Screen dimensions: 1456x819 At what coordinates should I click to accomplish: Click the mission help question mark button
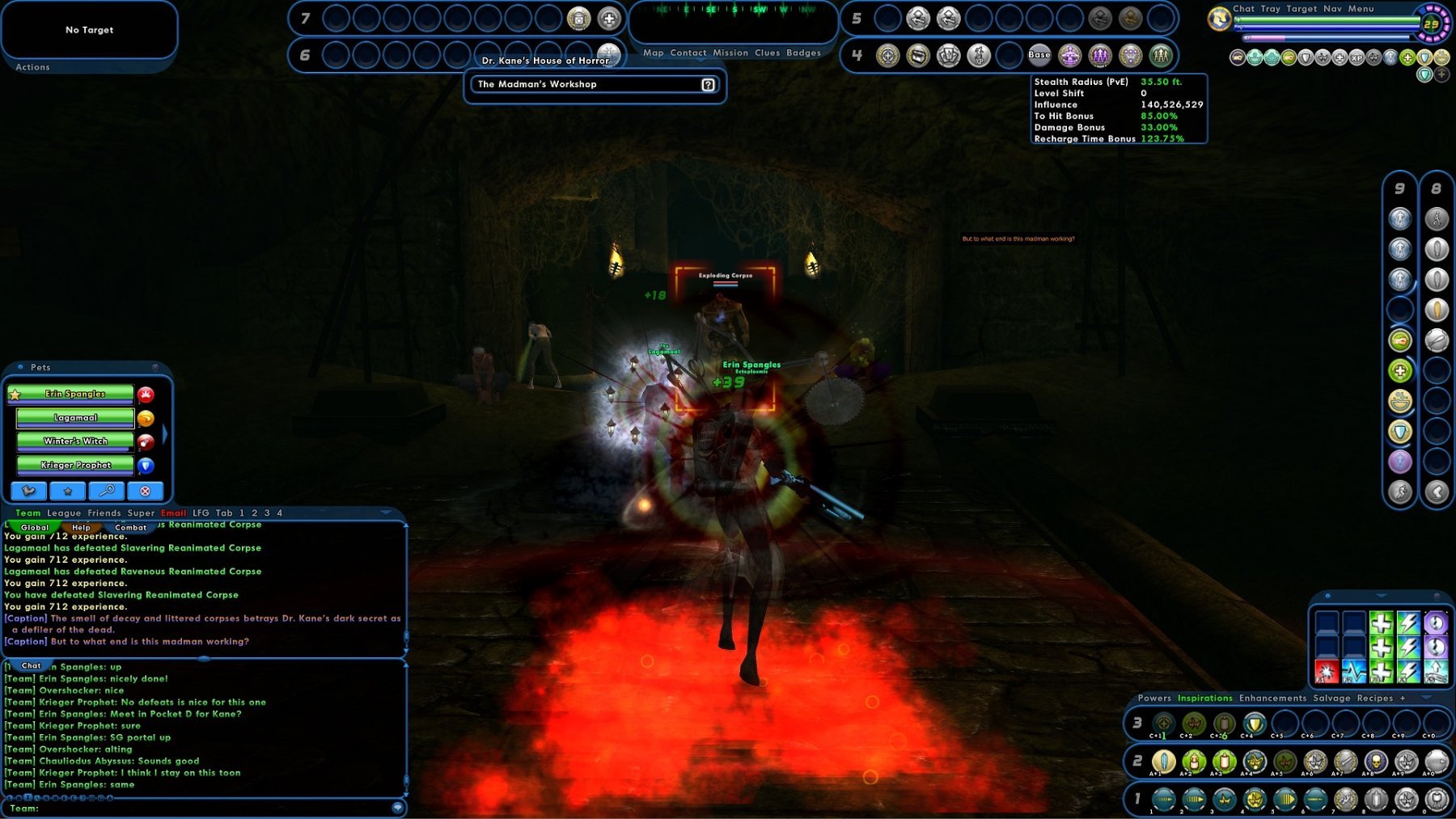click(x=708, y=85)
